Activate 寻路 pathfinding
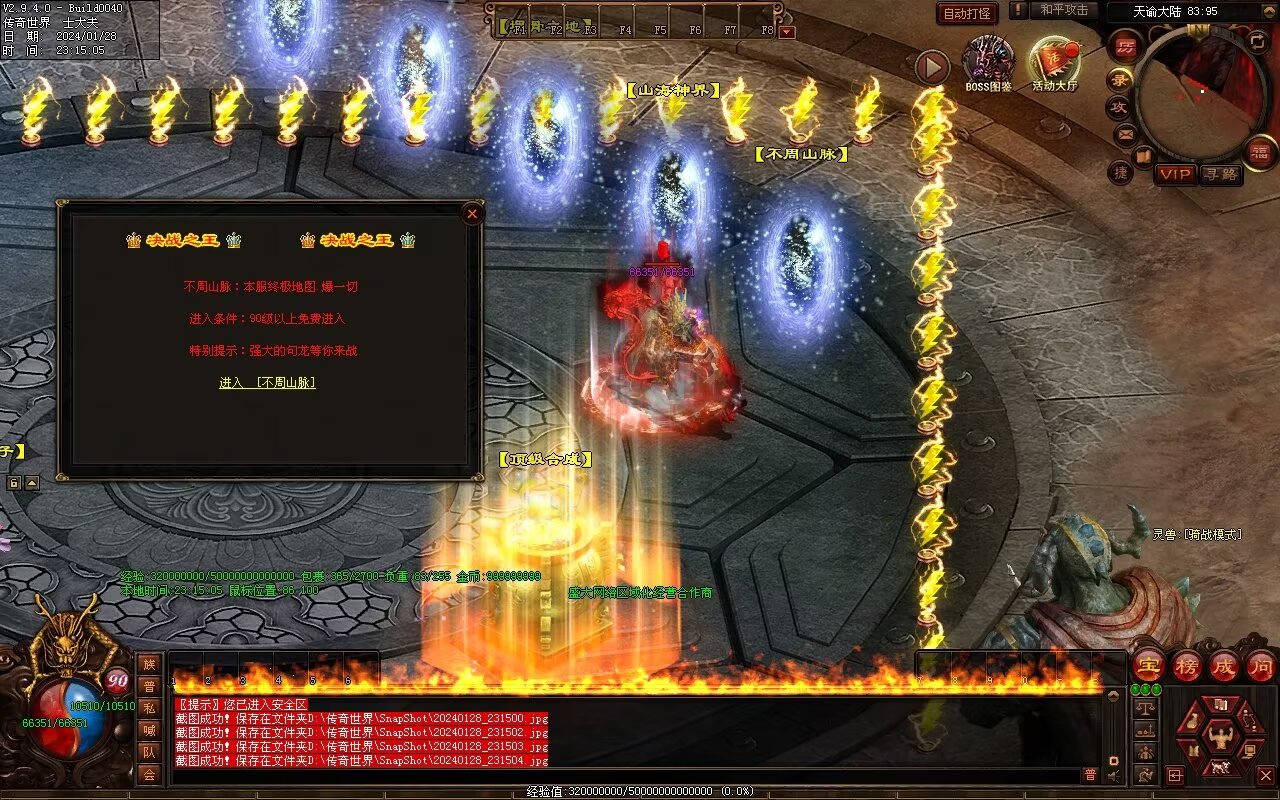1280x800 pixels. [x=1220, y=174]
